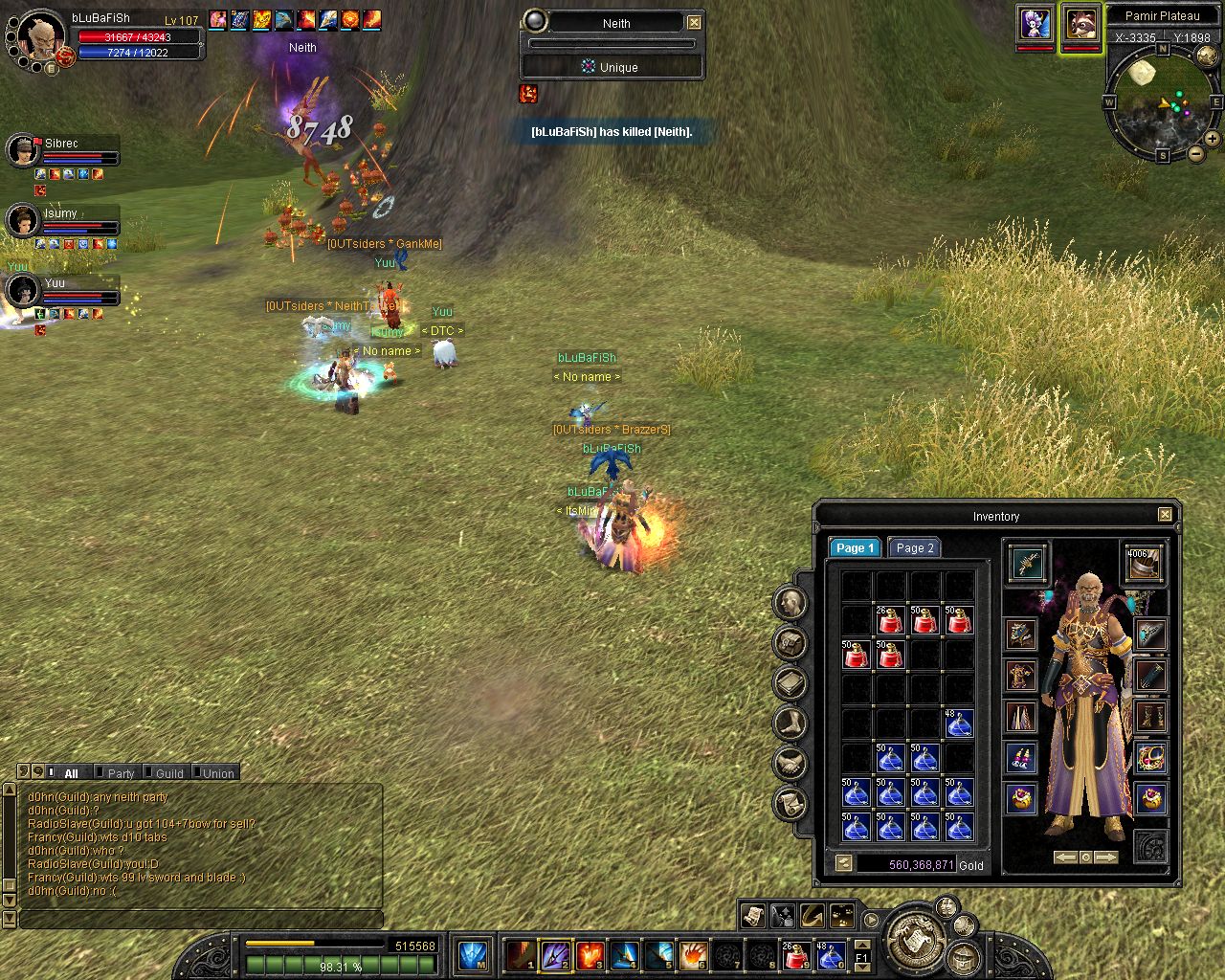Switch to inventory Page 2
This screenshot has height=980, width=1225.
914,548
